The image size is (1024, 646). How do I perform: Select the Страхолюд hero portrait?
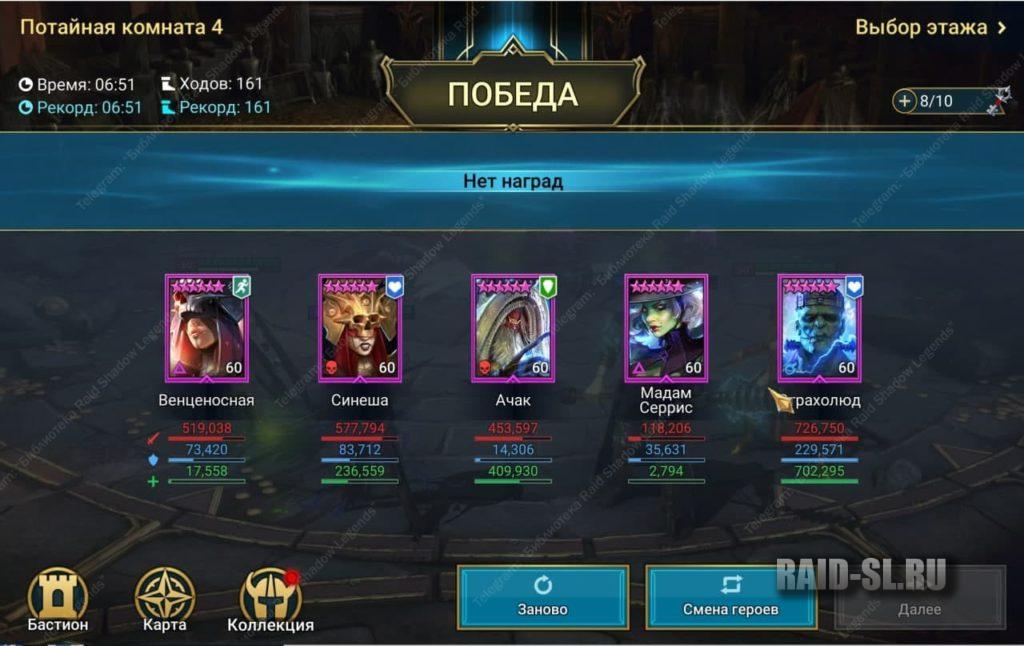click(x=819, y=328)
